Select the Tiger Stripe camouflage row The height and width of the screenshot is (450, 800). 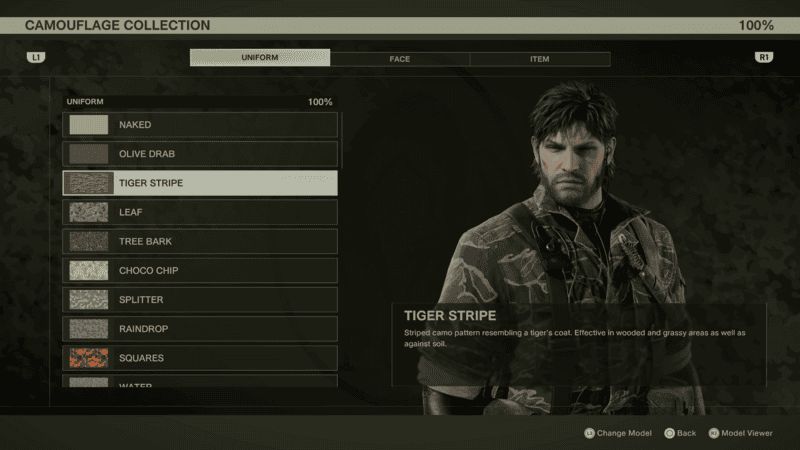click(x=200, y=183)
